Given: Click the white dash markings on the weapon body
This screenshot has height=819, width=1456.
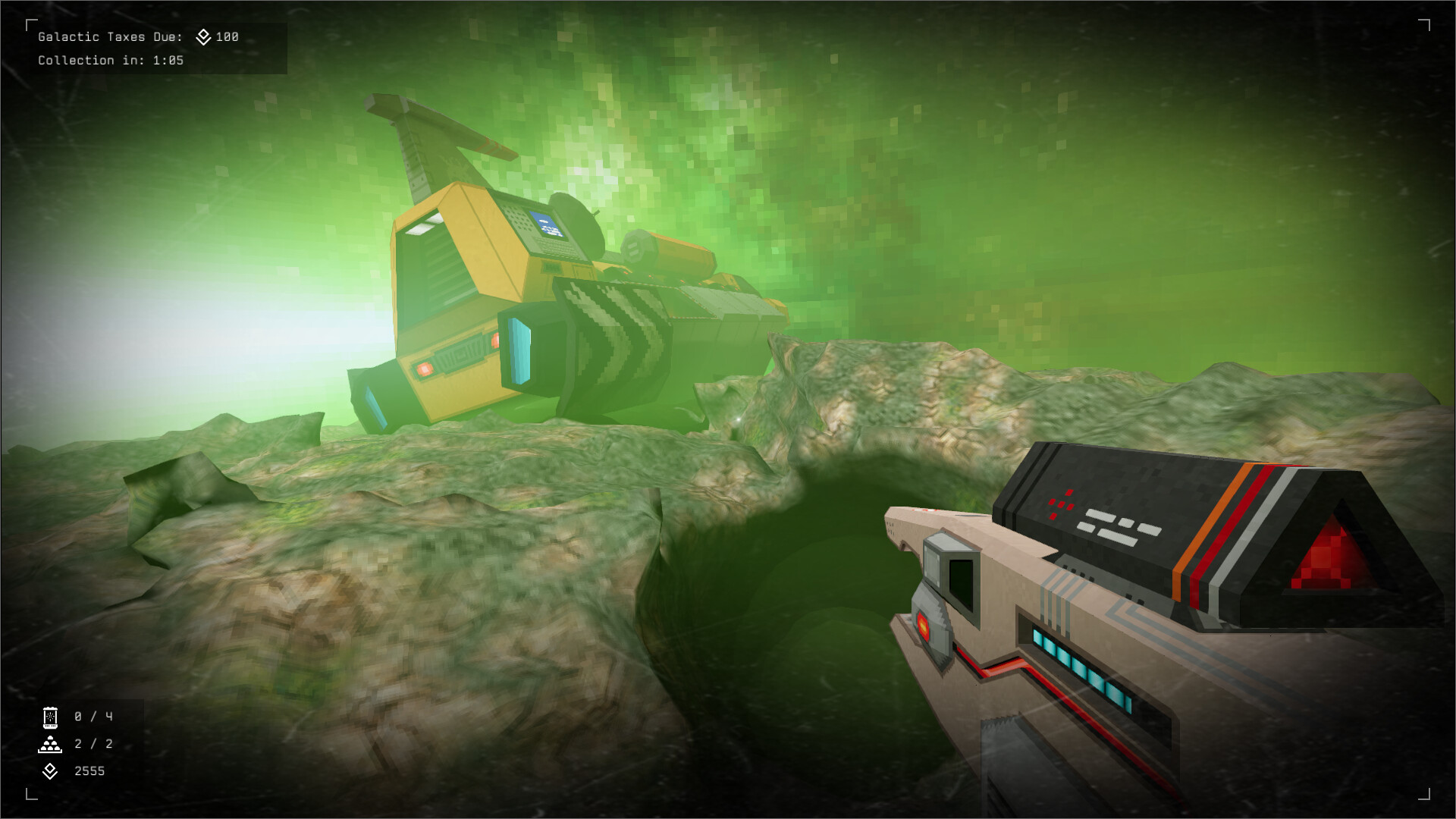Looking at the screenshot, I should pos(1115,526).
